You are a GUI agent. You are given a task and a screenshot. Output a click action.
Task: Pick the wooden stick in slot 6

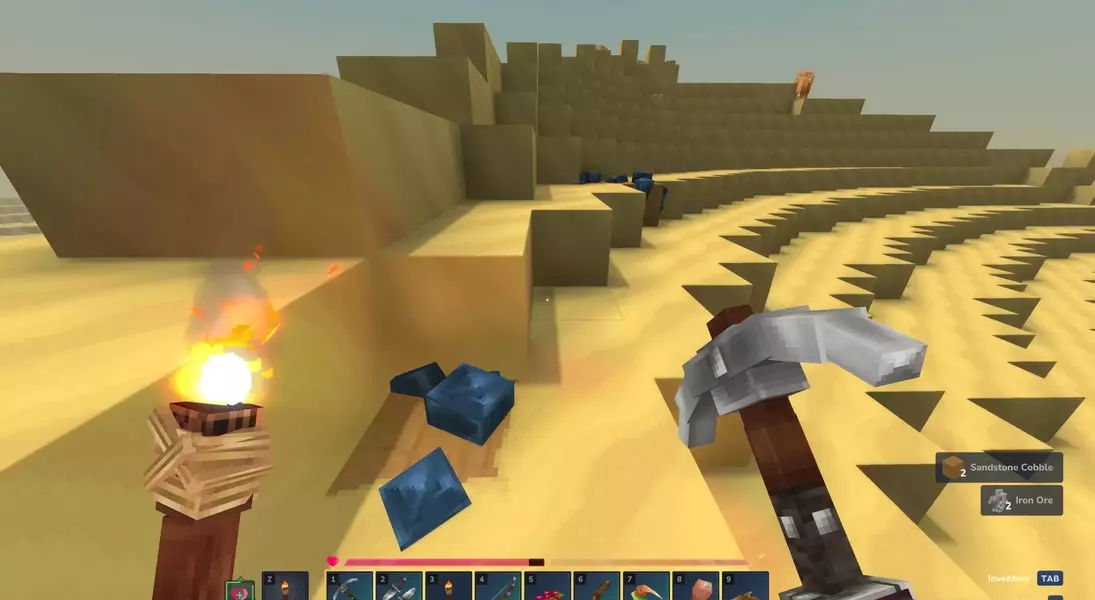596,587
